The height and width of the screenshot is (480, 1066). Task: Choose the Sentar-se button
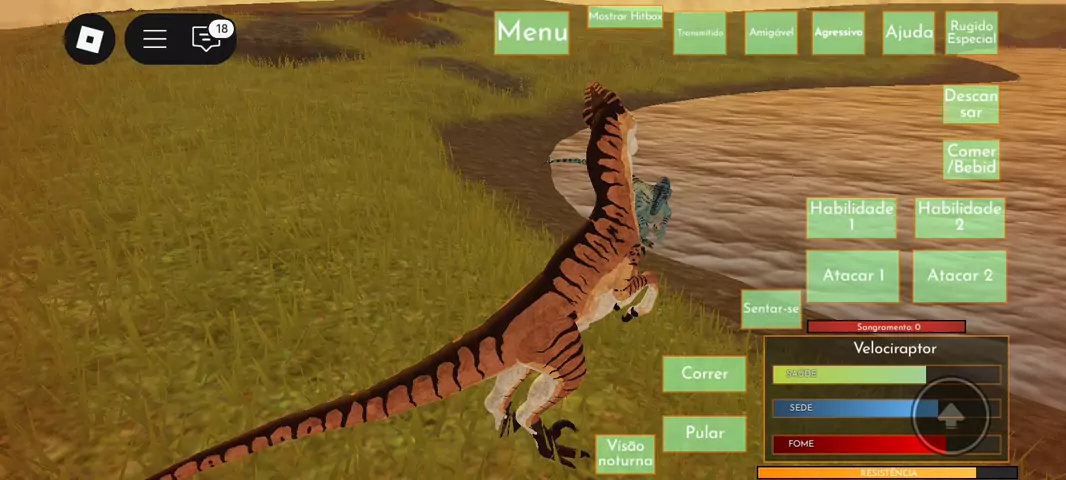tap(771, 309)
